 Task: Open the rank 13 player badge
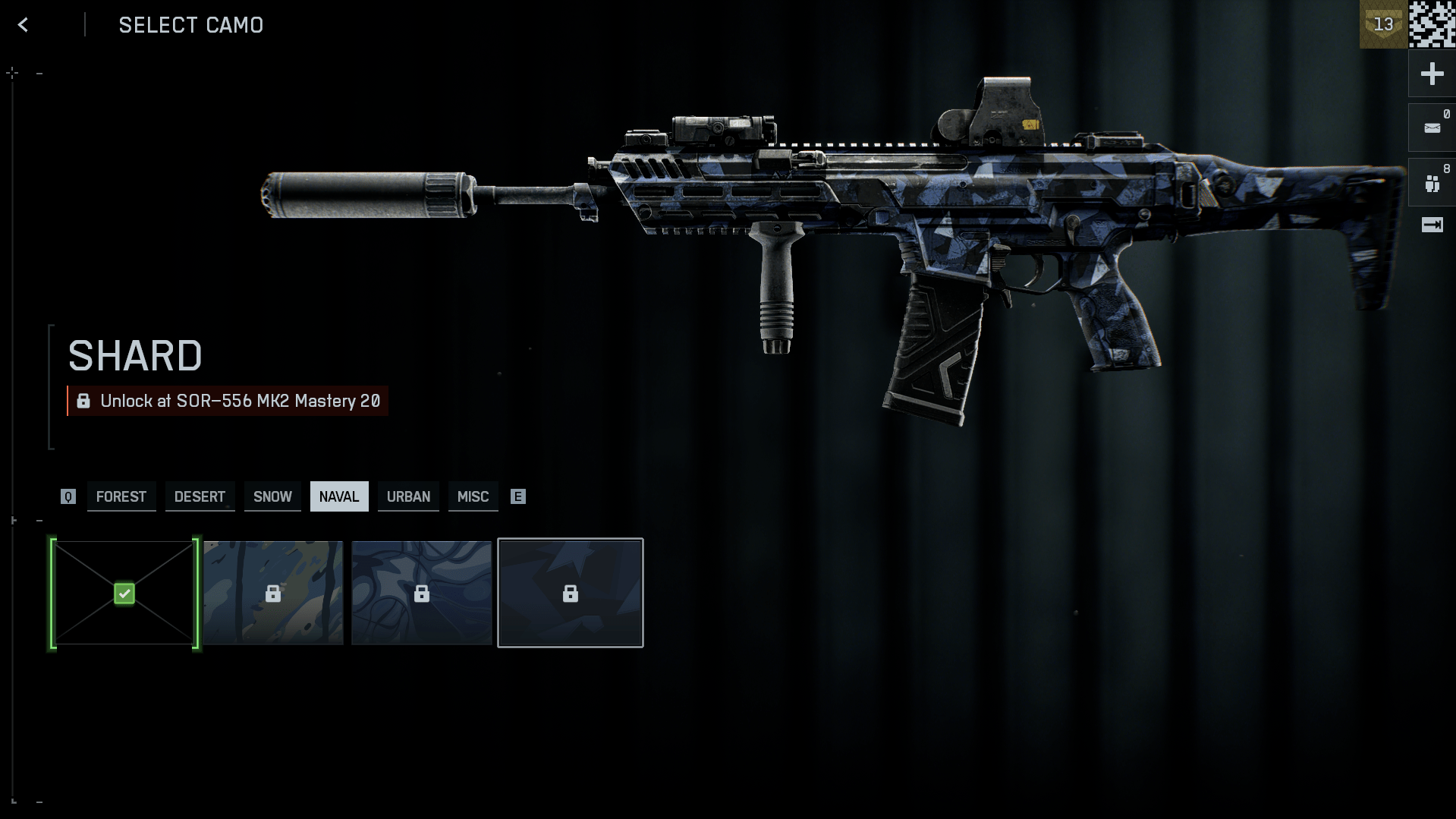click(x=1382, y=24)
